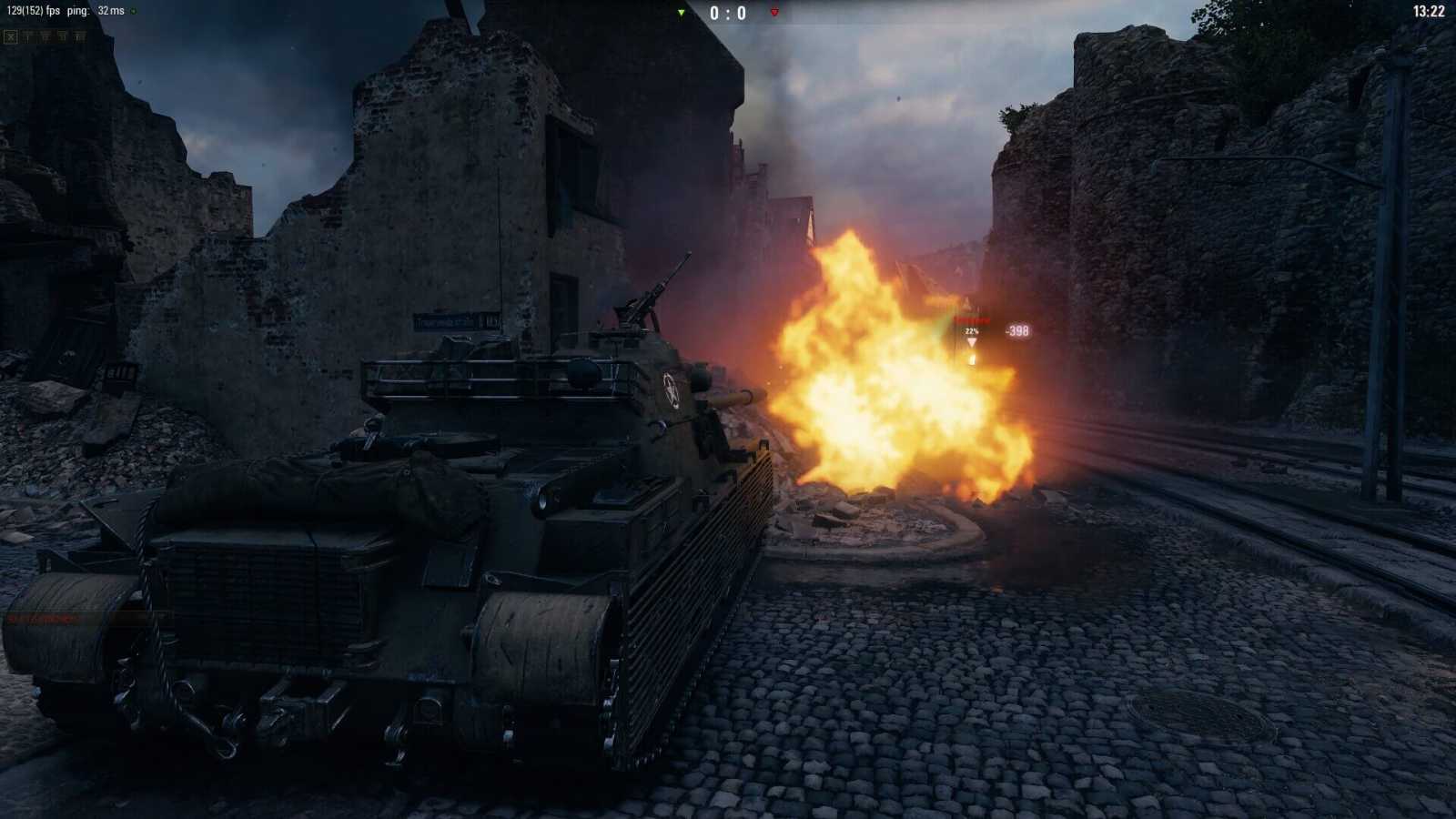Select the crossed-out box icon at top left
This screenshot has width=1456, height=819.
click(9, 36)
